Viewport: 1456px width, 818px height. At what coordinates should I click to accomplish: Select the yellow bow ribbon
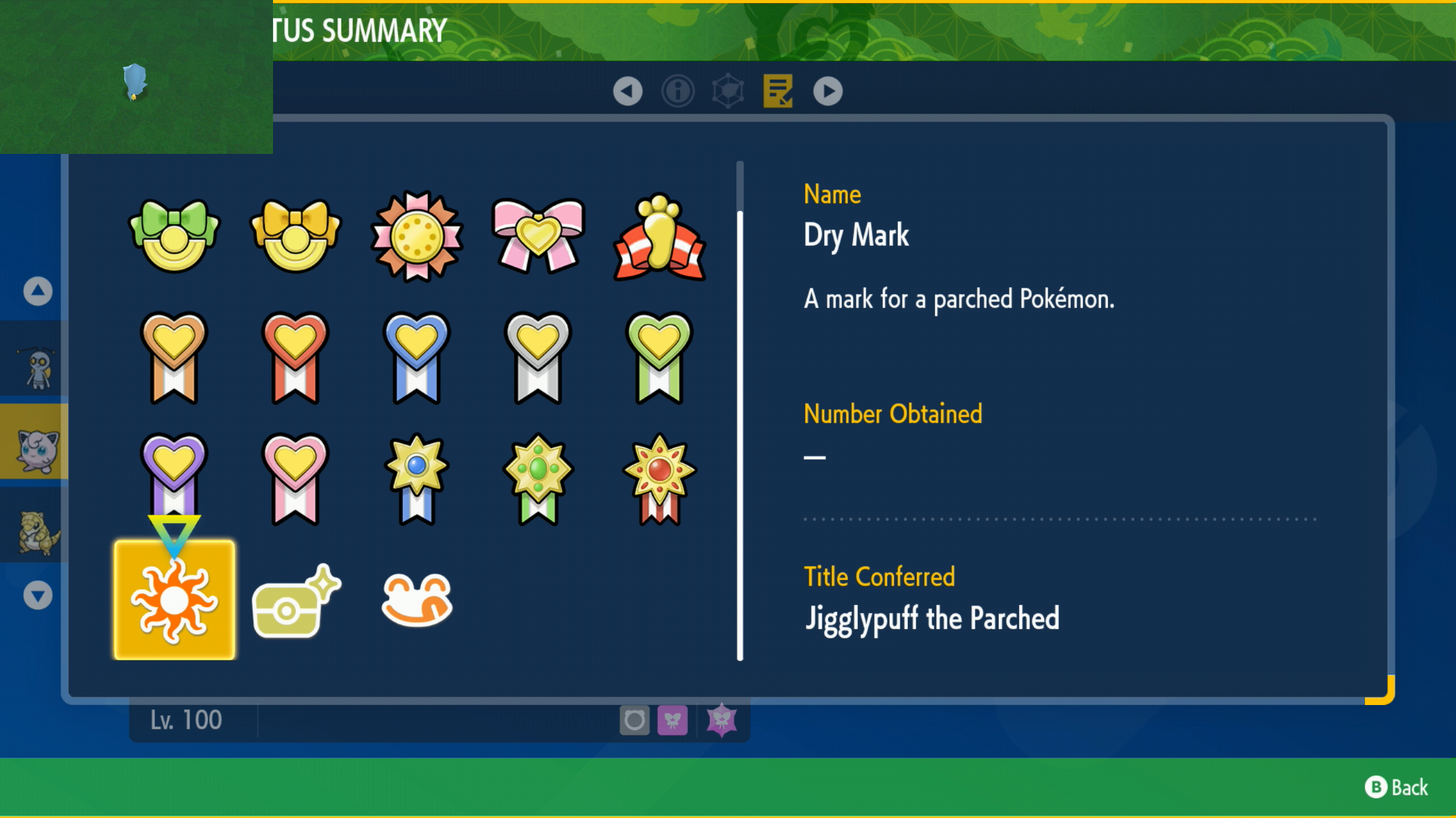pos(296,236)
